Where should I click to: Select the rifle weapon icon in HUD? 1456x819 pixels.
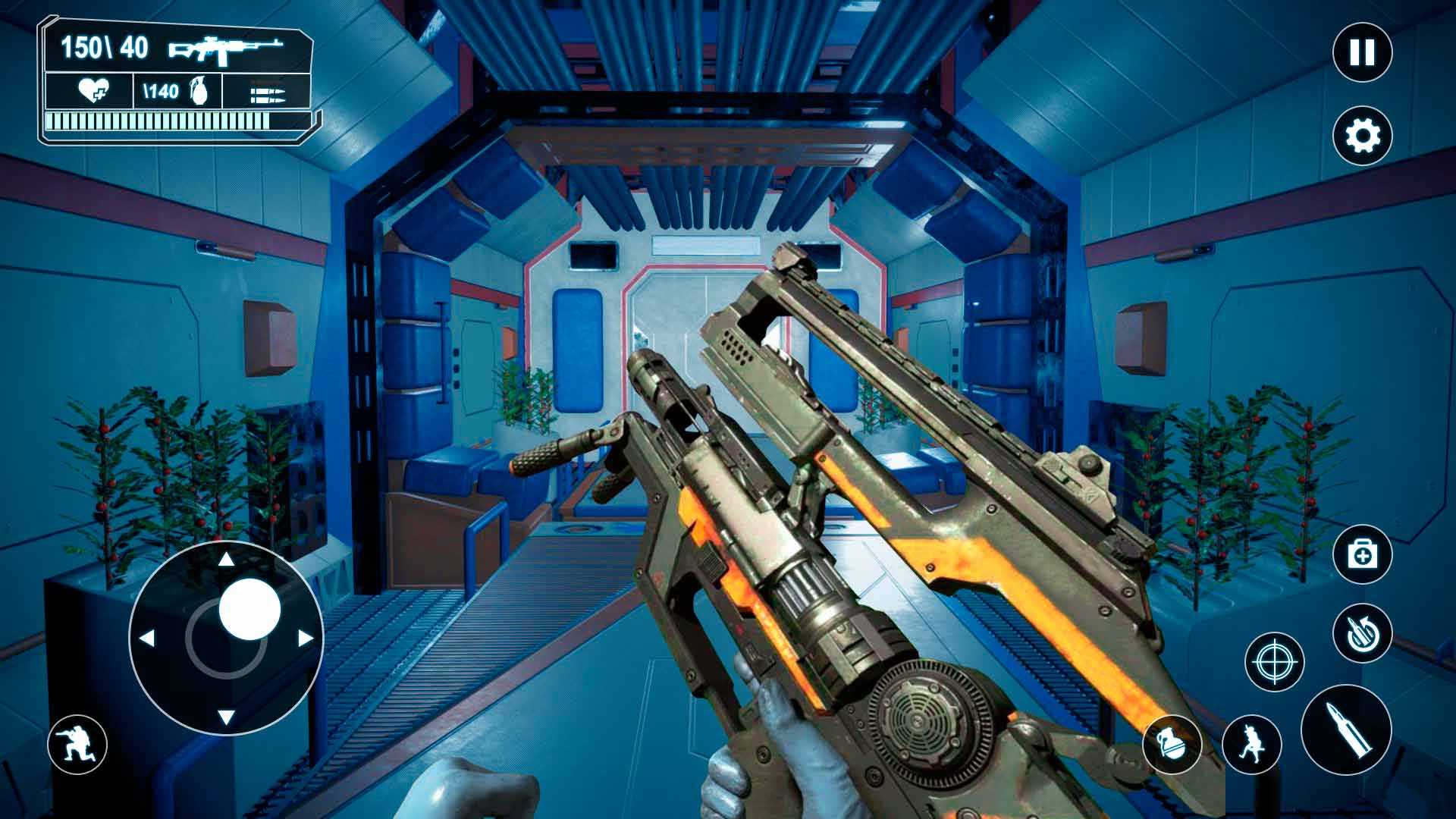(226, 49)
